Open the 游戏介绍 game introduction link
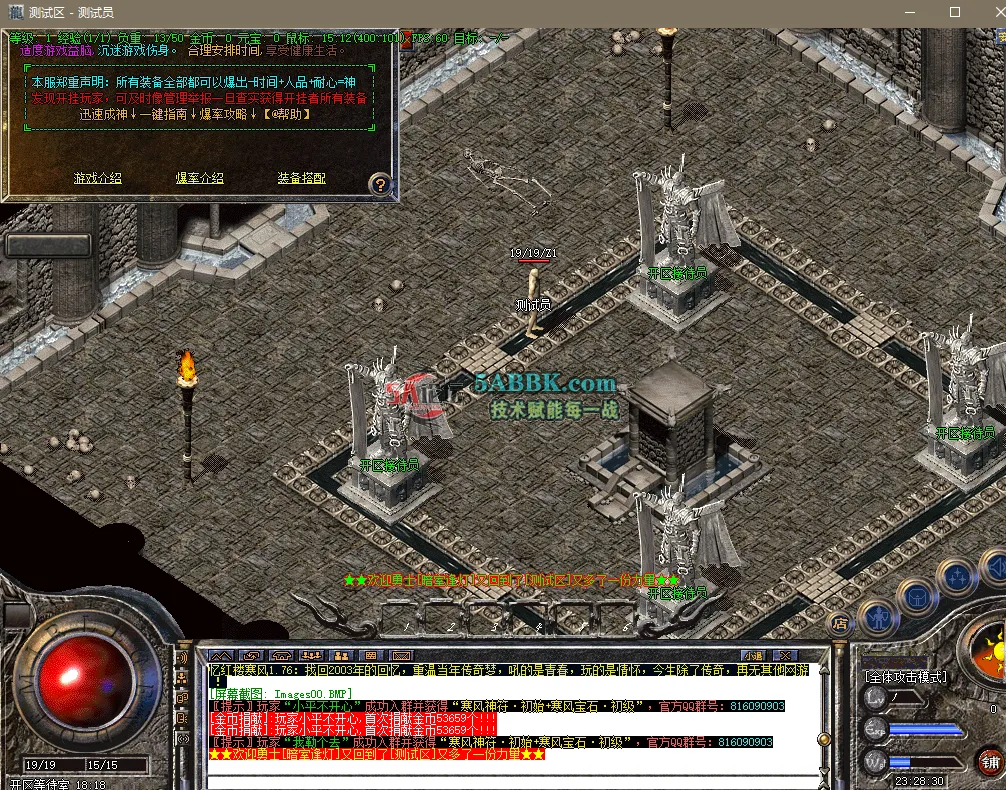 click(x=97, y=178)
